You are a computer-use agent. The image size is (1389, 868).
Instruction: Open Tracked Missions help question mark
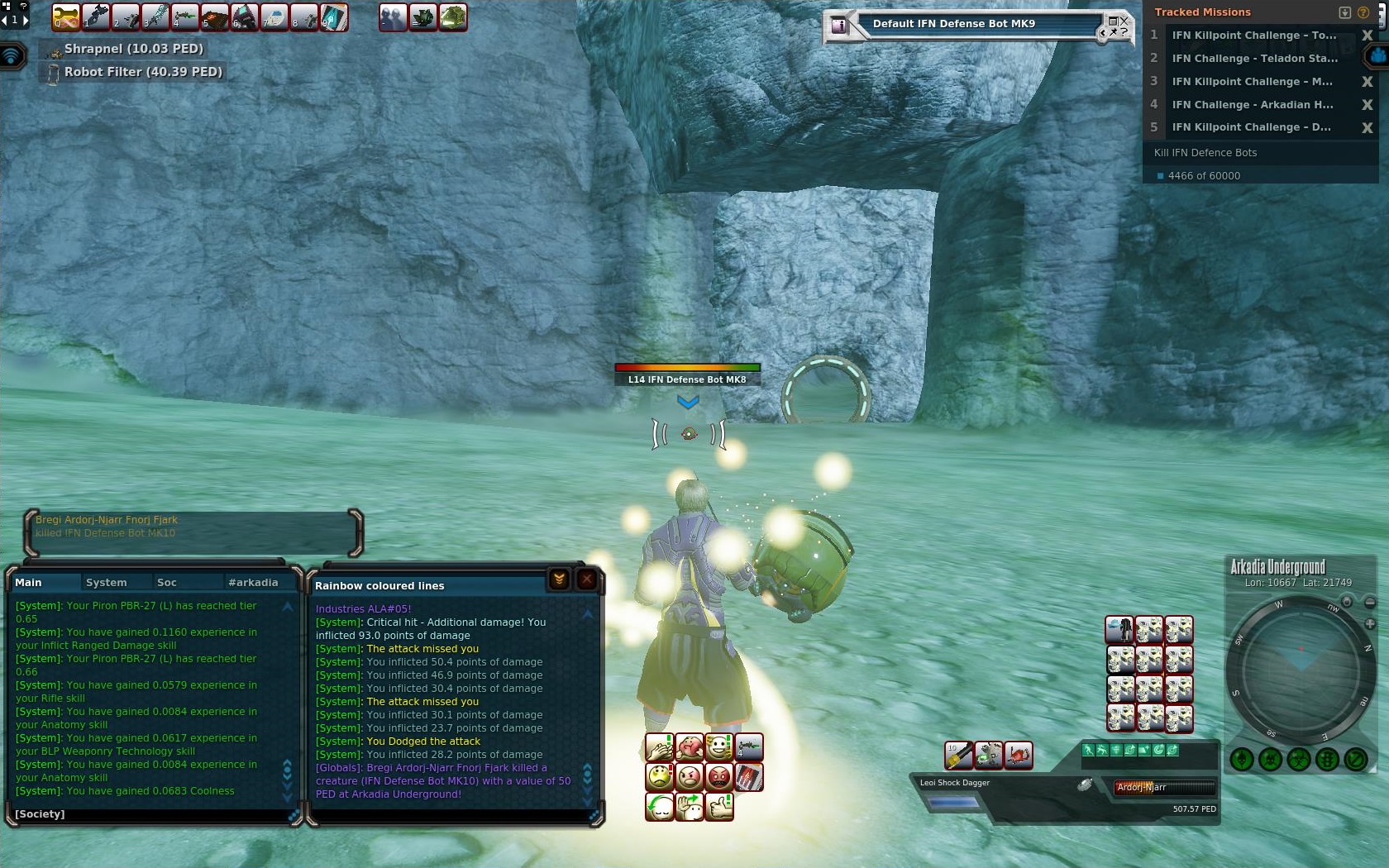tap(1363, 12)
